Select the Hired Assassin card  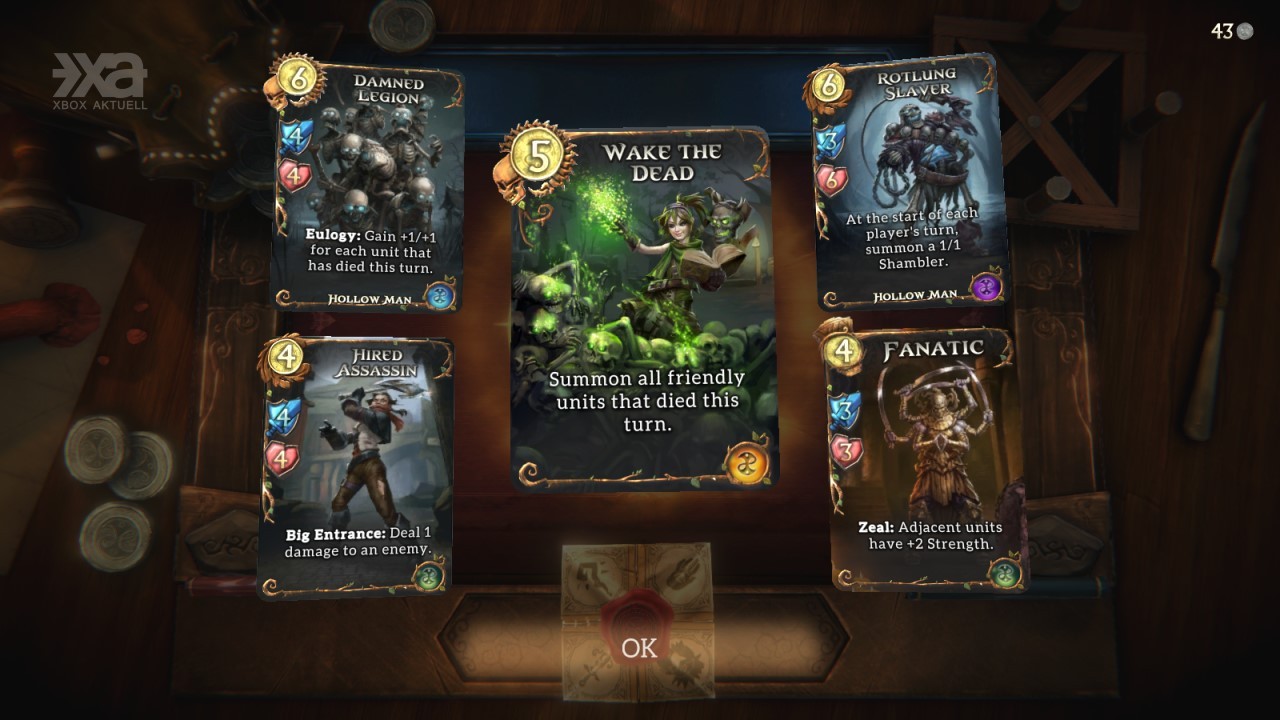tap(358, 465)
